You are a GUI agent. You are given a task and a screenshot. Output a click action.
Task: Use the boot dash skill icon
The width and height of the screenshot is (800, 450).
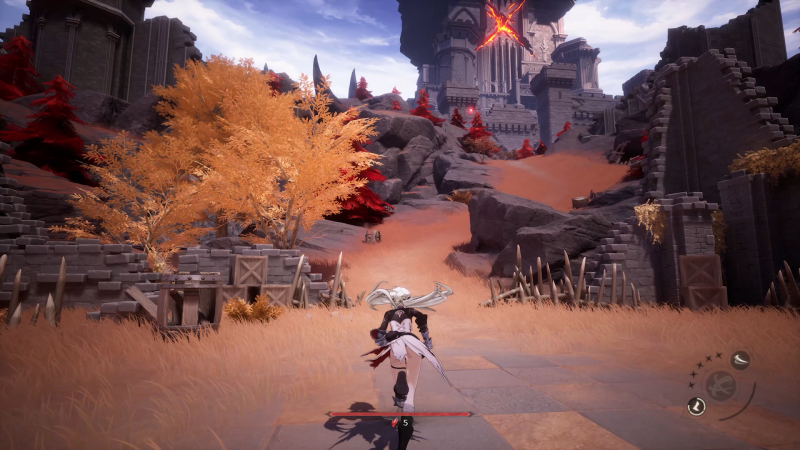(697, 405)
